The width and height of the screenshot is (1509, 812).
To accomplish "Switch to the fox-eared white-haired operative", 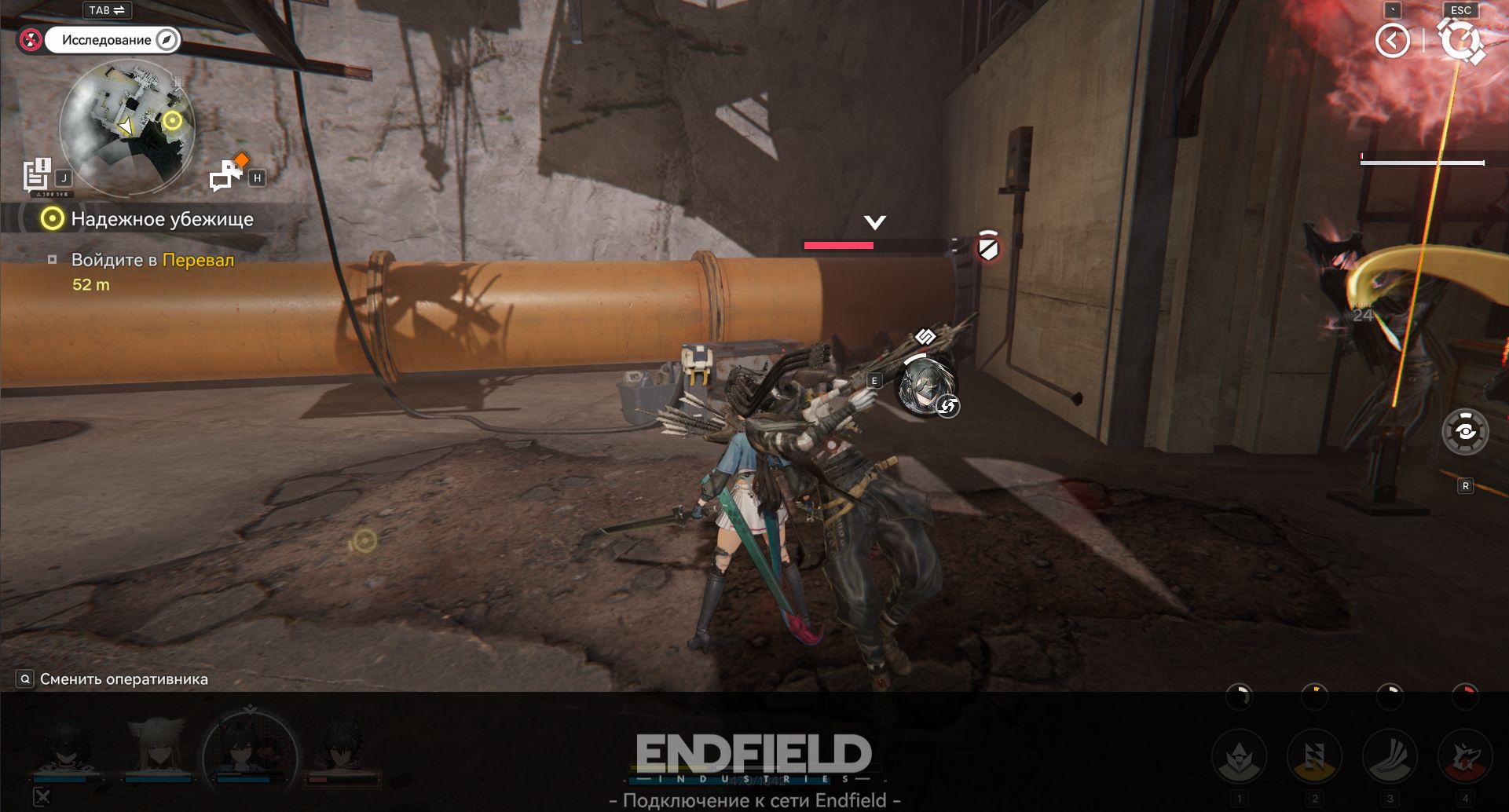I will 157,748.
